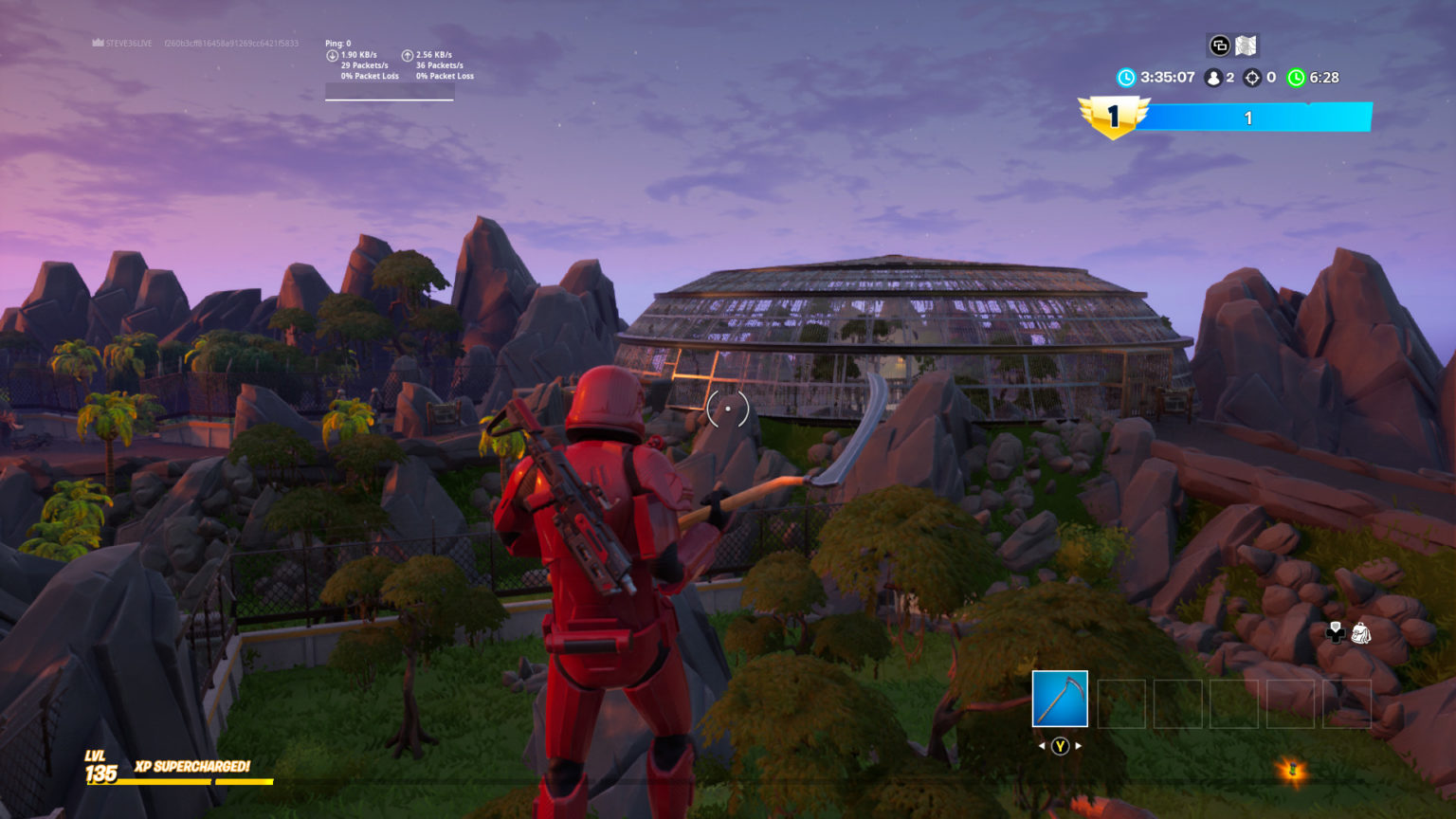Select the blue match timer clock icon
The height and width of the screenshot is (819, 1456).
click(x=1125, y=78)
